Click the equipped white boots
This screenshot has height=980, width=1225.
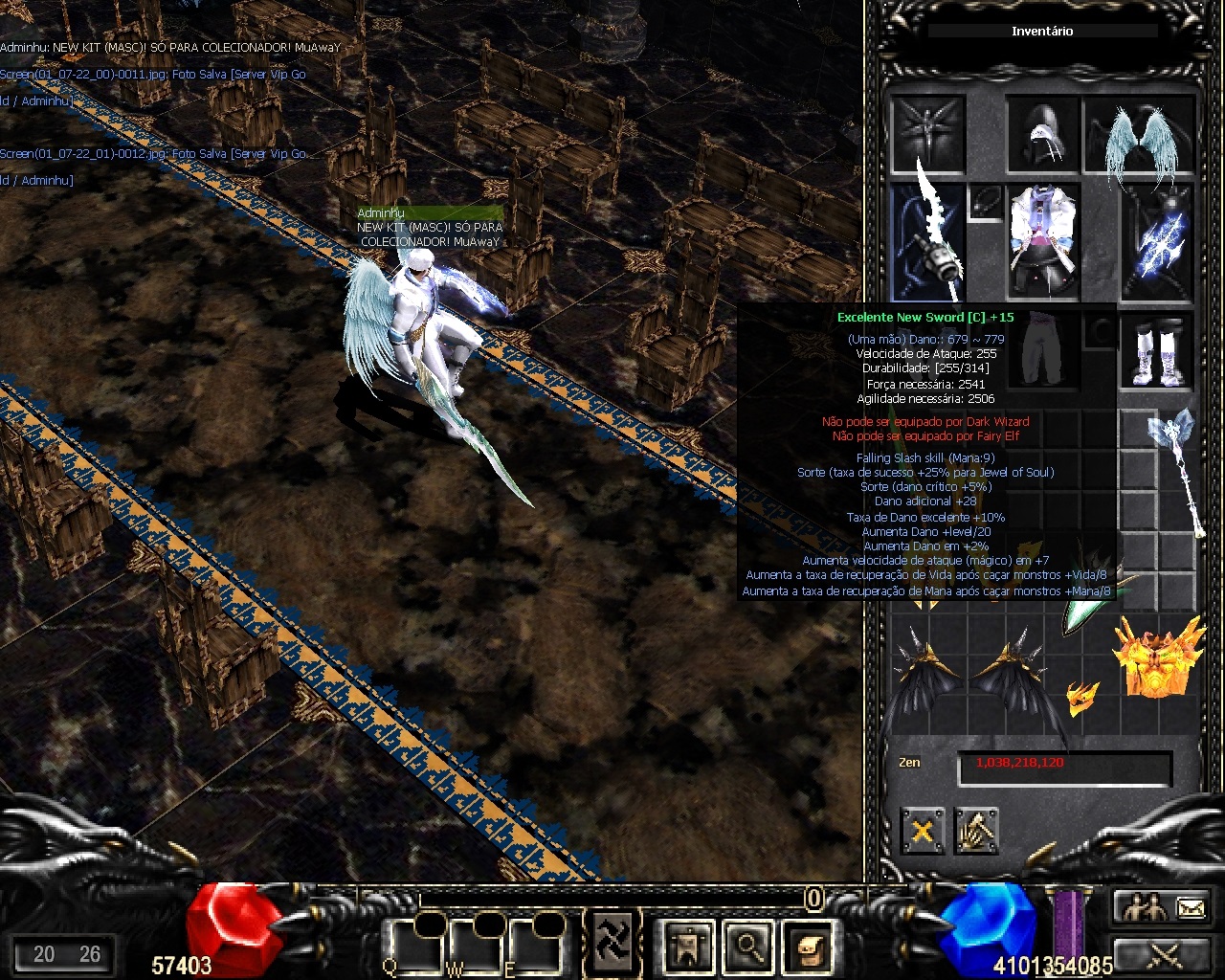tap(1157, 350)
